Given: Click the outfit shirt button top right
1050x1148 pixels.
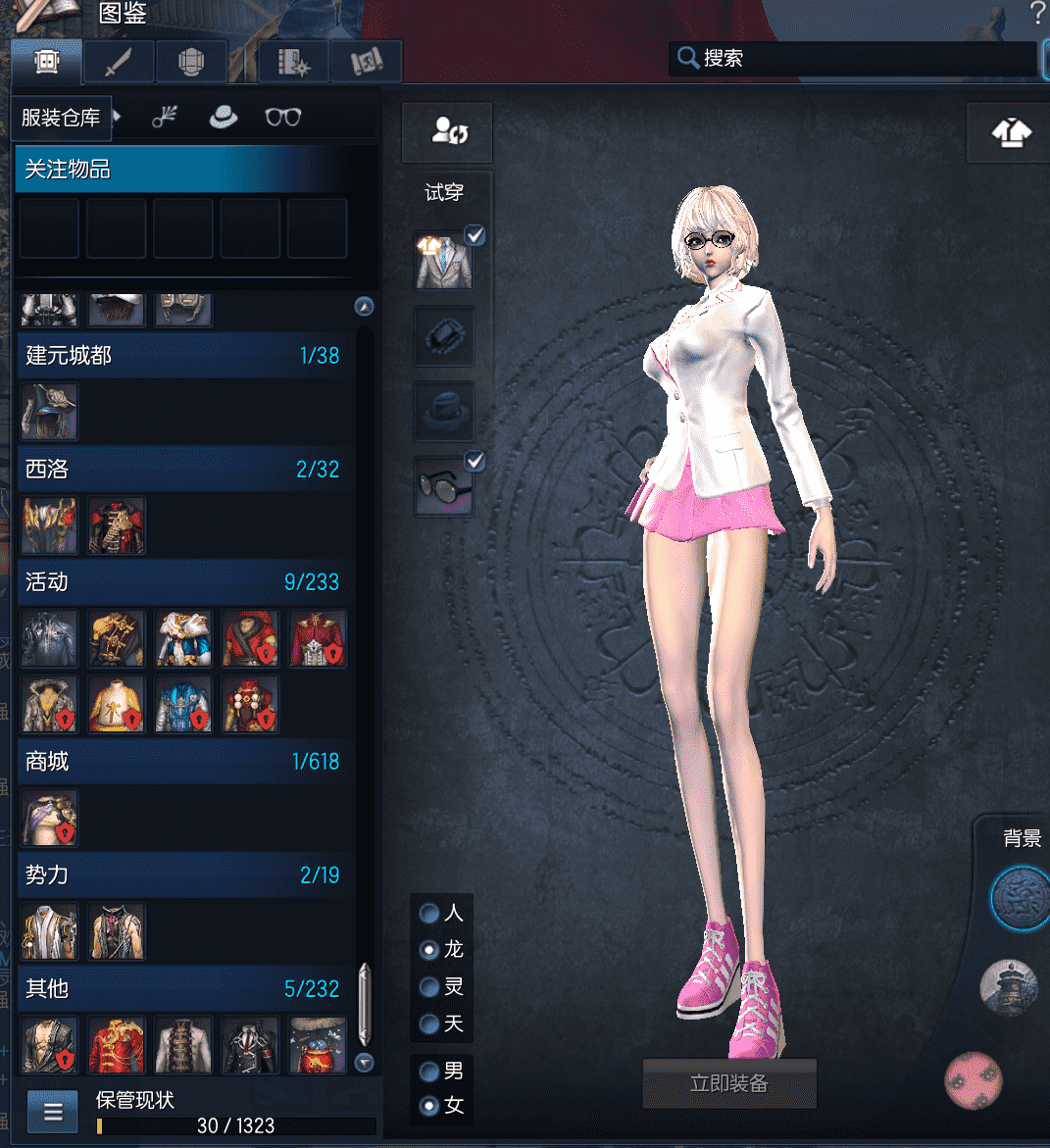Looking at the screenshot, I should pos(1011,132).
